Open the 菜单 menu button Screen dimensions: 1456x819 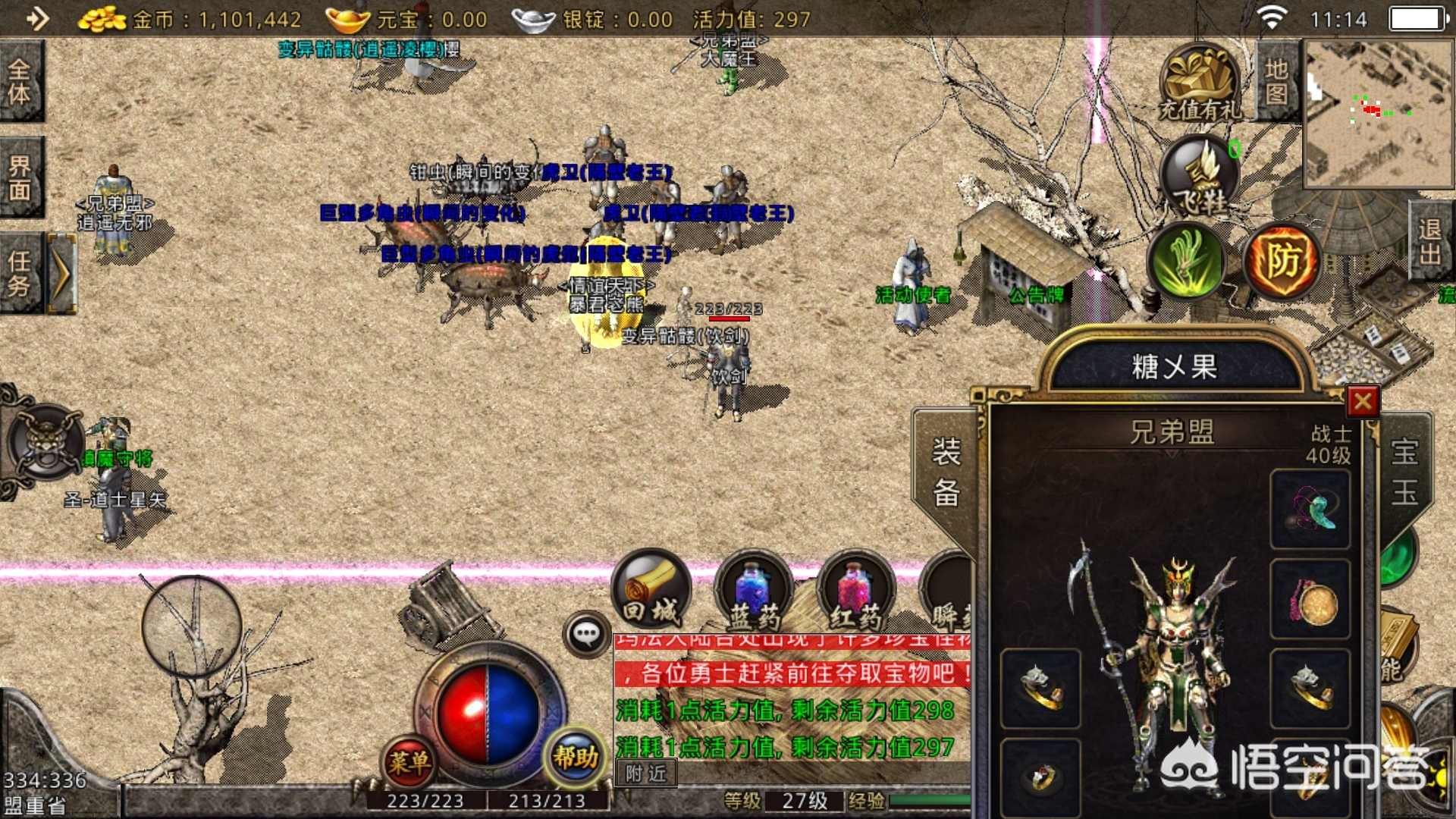click(409, 761)
